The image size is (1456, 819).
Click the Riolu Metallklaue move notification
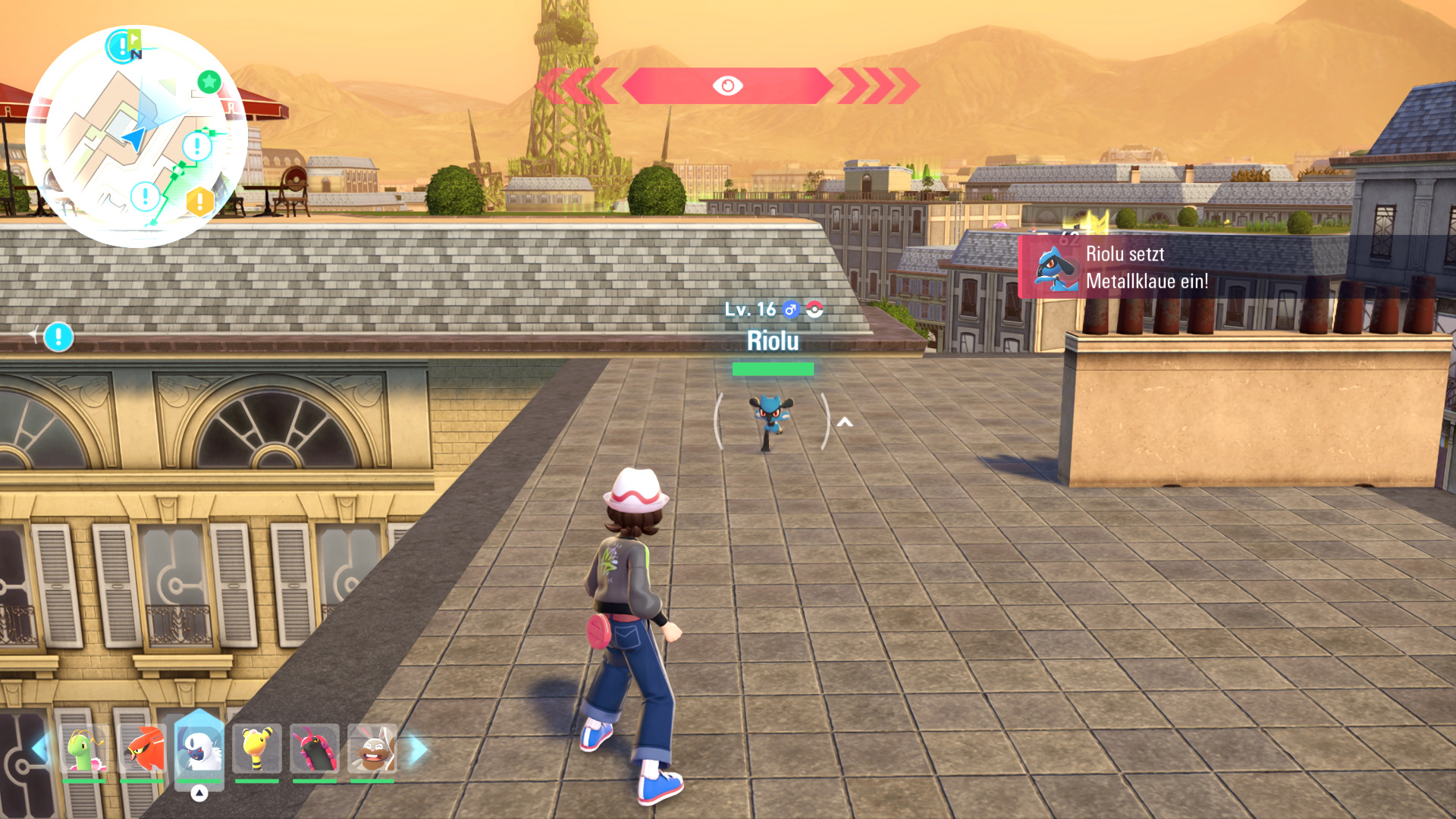point(1145,268)
